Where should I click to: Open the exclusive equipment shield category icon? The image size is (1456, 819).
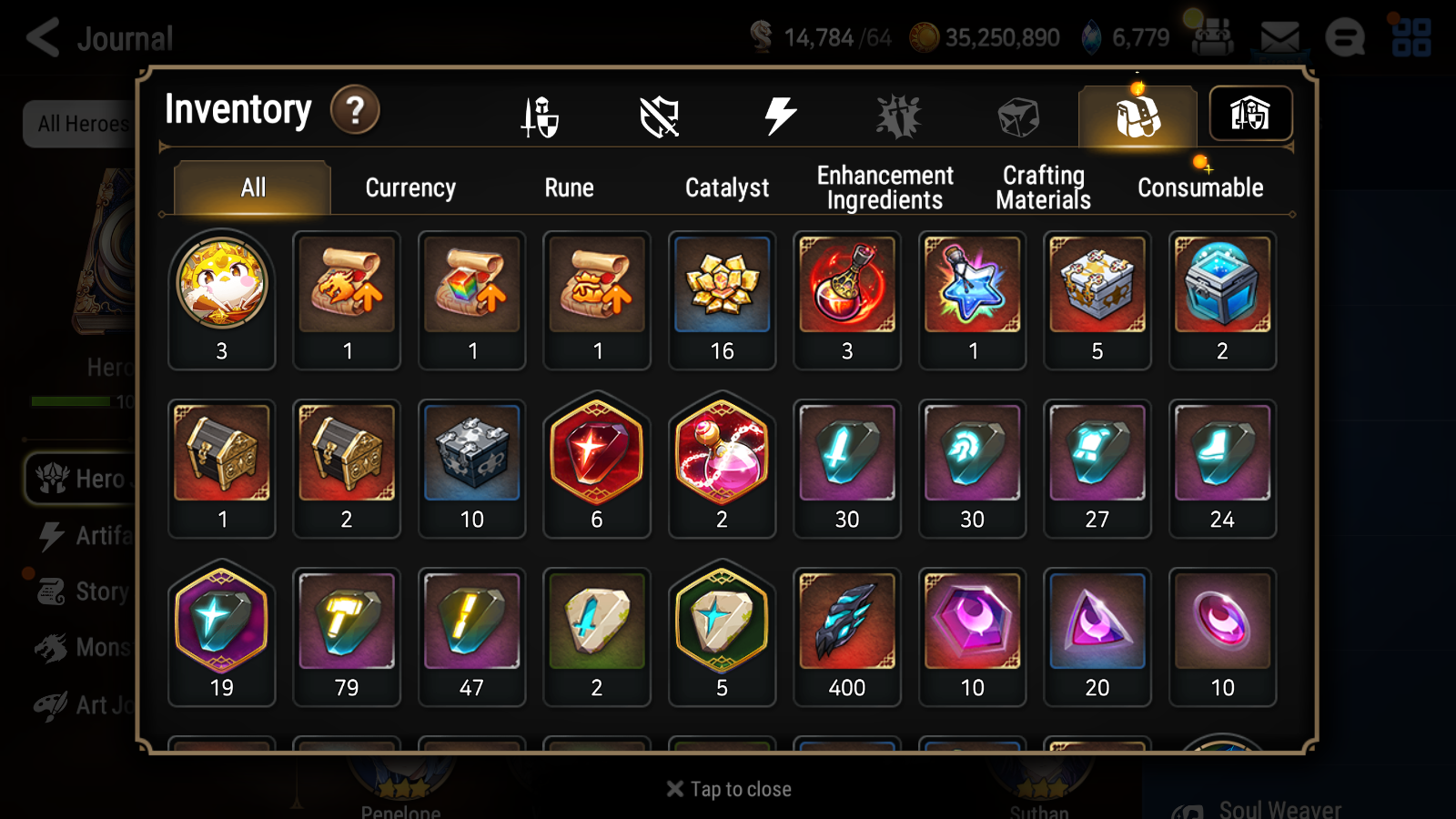[660, 115]
